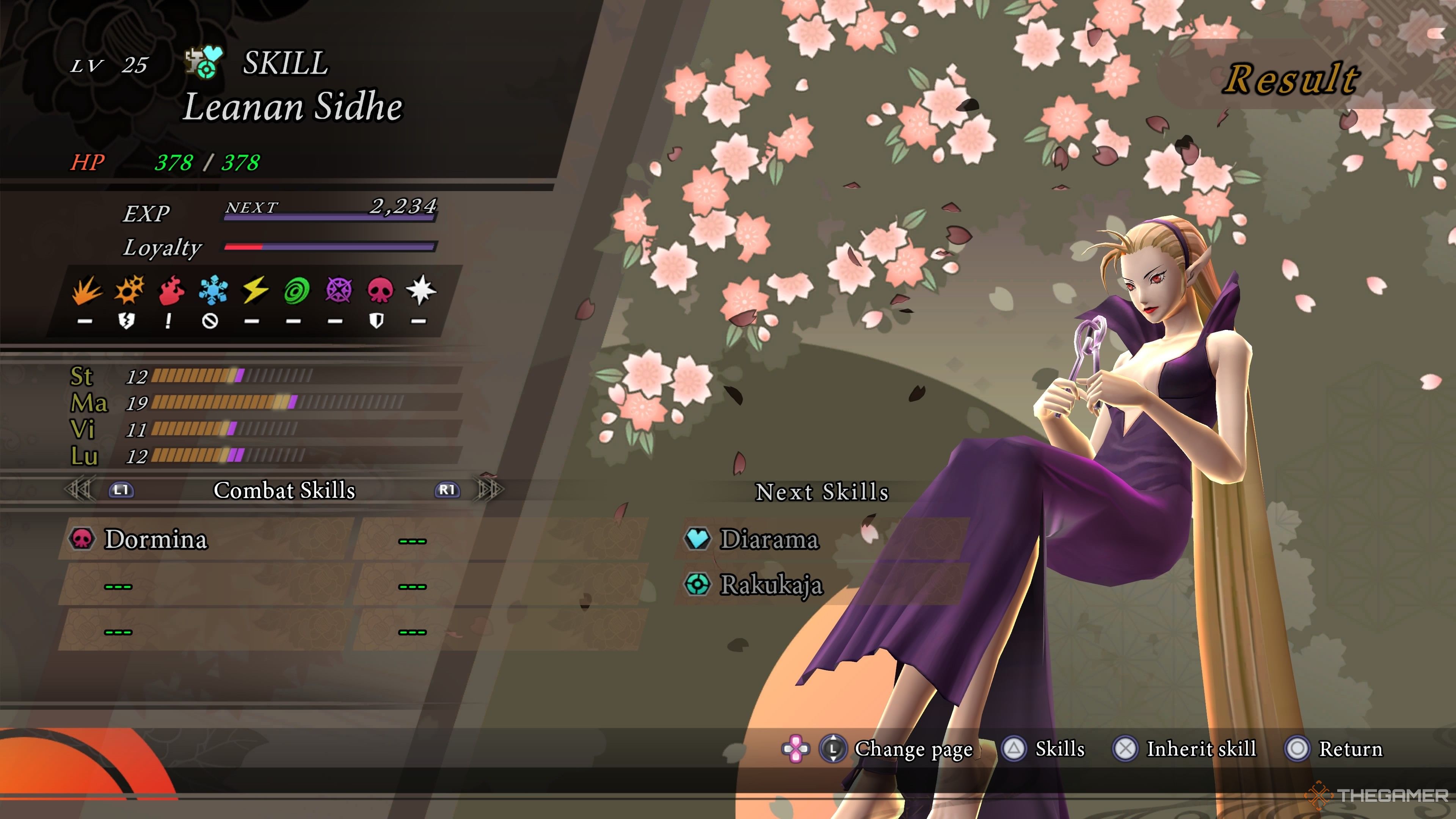This screenshot has width=1456, height=819.
Task: Select the Return option
Action: pyautogui.click(x=1350, y=749)
